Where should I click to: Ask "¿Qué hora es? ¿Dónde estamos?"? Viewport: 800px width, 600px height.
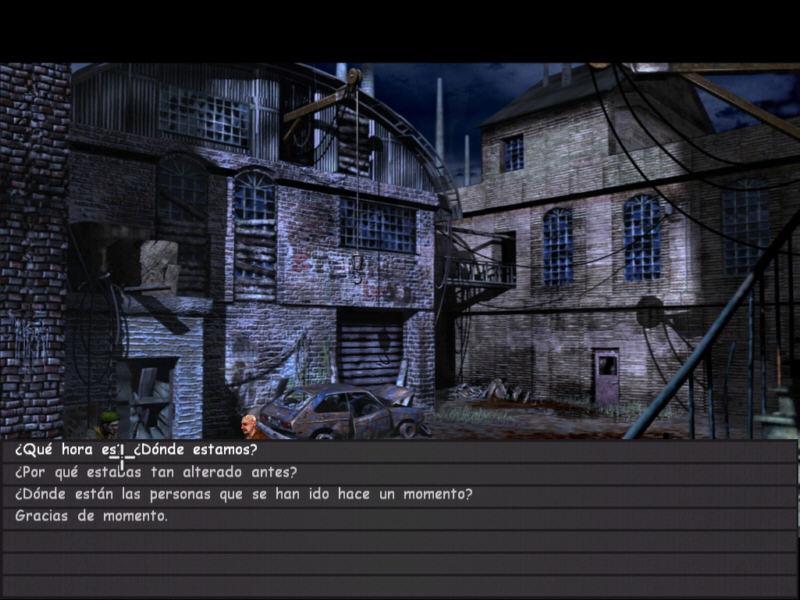[136, 450]
